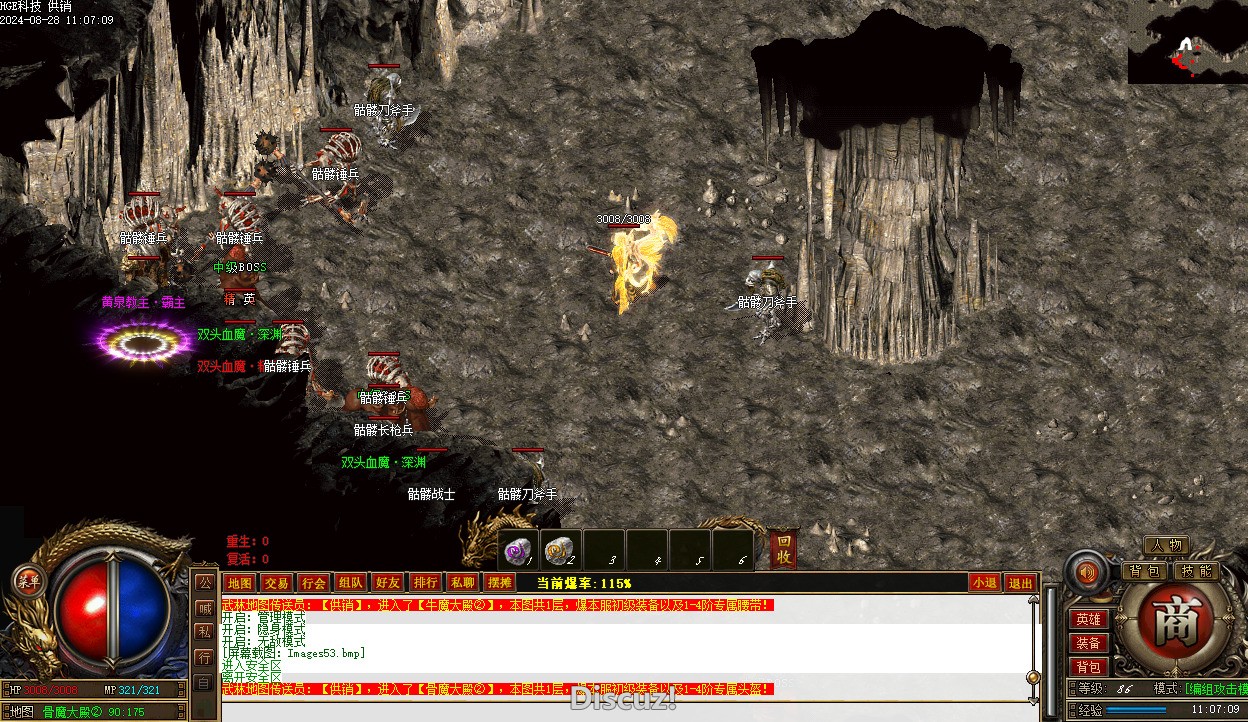The height and width of the screenshot is (722, 1248).
Task: Click the 回收 recycle button
Action: click(x=785, y=549)
